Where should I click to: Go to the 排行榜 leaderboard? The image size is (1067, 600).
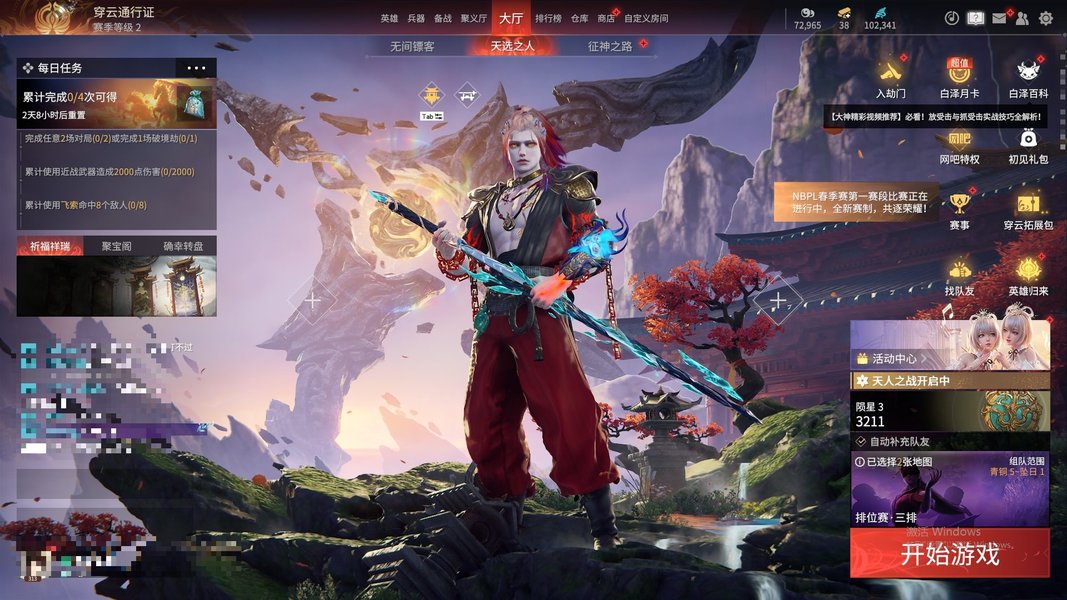[x=548, y=18]
